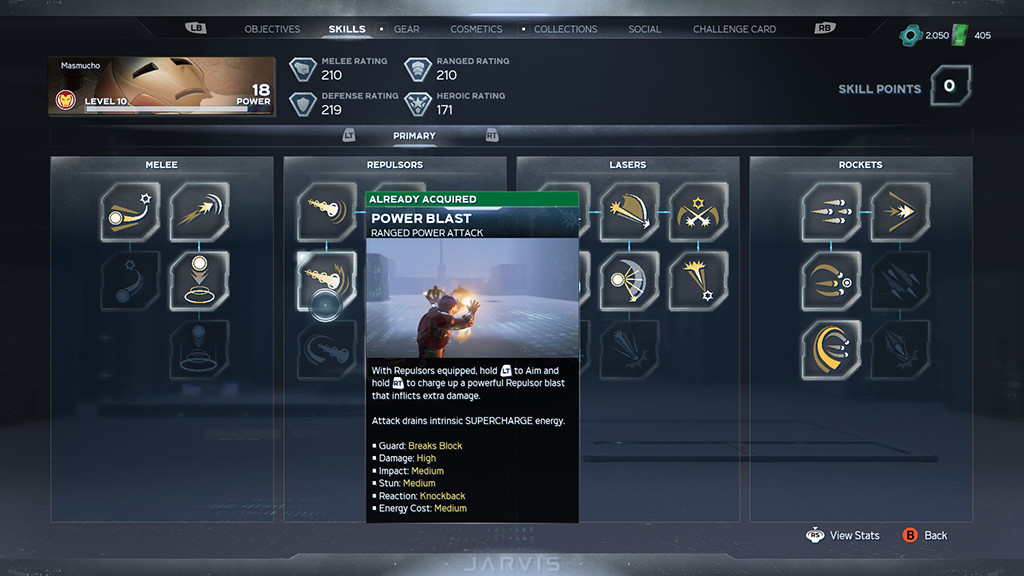Viewport: 1024px width, 576px height.
Task: Click the Iron Man character banner
Action: point(162,86)
